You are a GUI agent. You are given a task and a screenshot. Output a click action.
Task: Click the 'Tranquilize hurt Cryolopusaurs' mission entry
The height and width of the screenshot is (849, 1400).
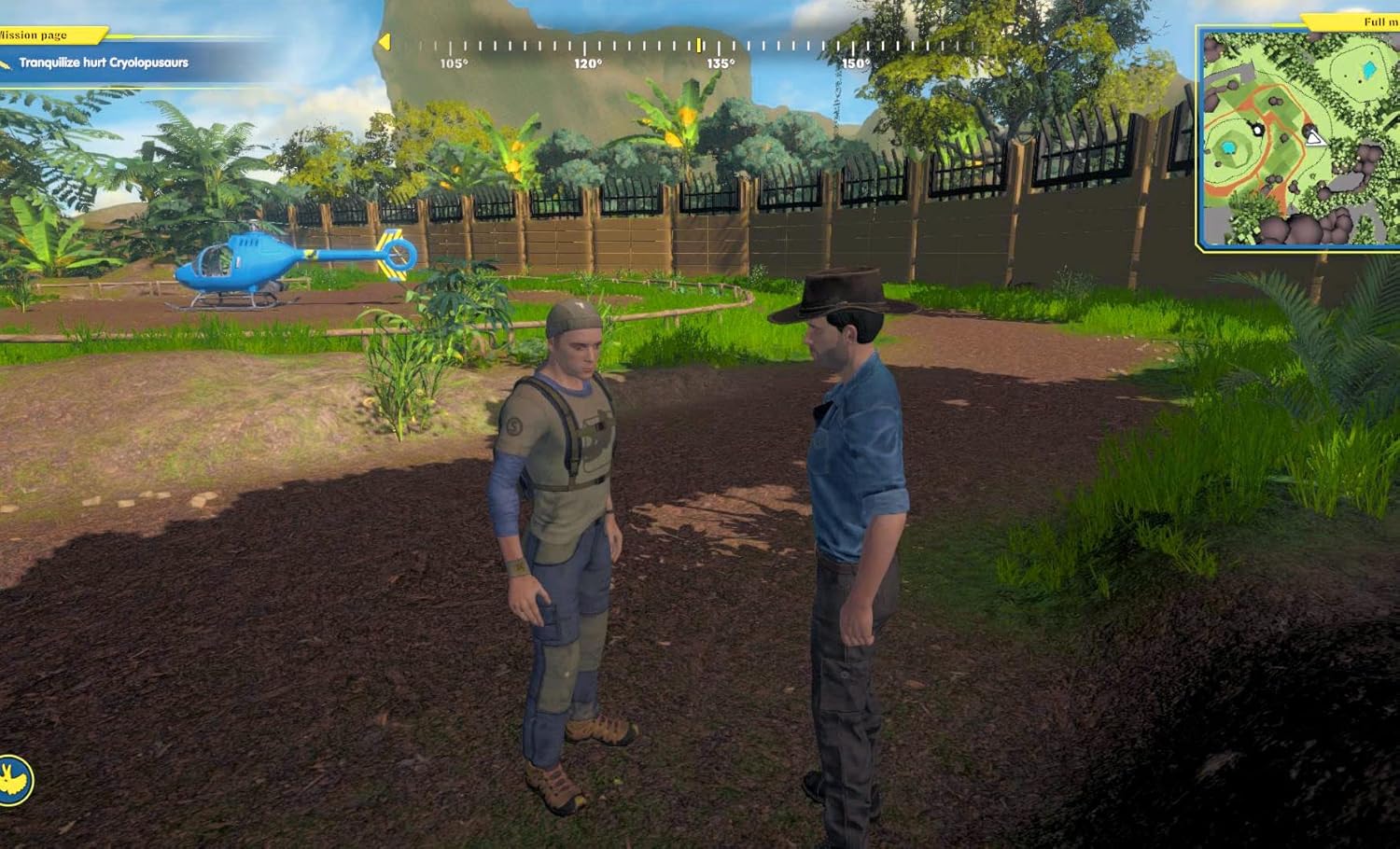click(103, 63)
